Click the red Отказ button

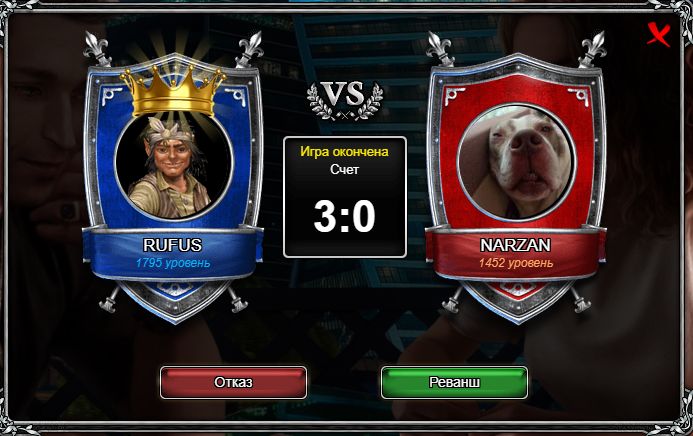(233, 383)
